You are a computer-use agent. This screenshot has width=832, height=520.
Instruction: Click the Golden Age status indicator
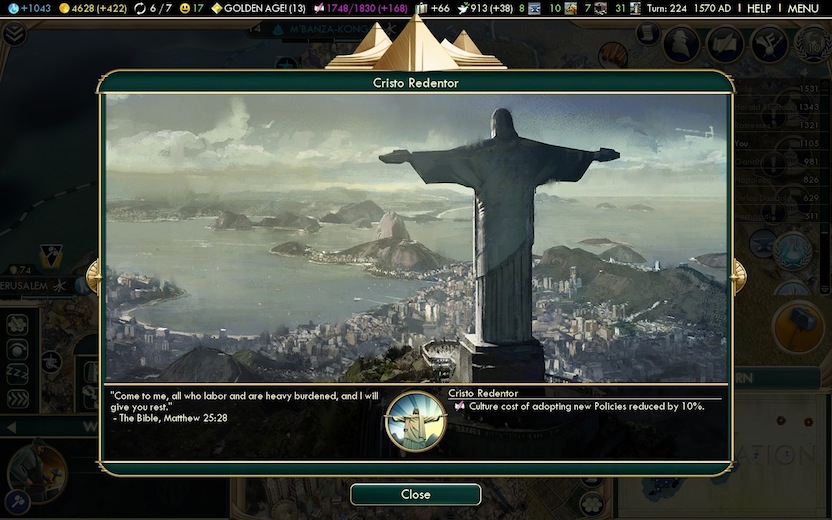pos(257,8)
